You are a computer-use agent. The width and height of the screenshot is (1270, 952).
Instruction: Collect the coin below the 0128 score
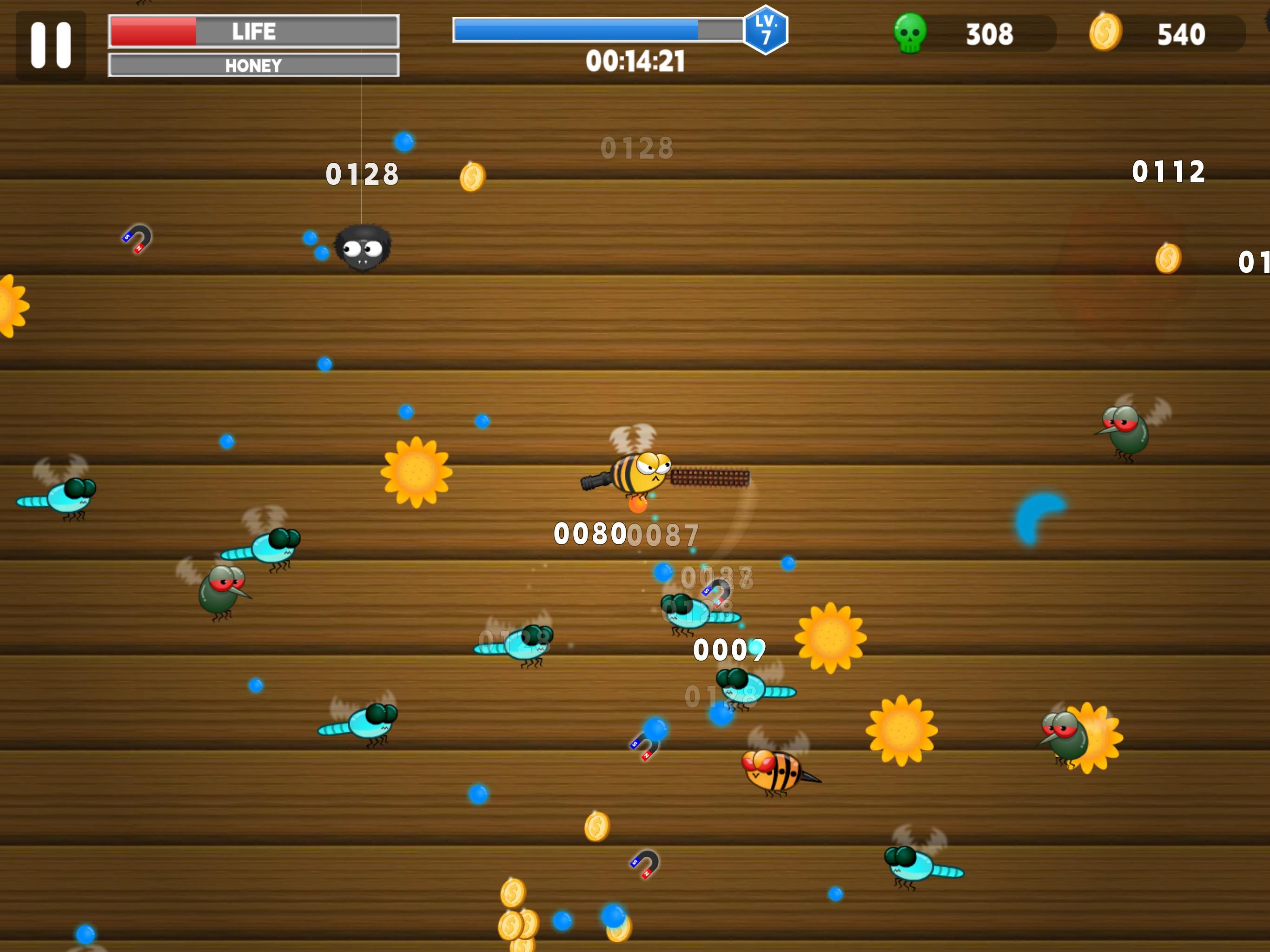coord(474,178)
